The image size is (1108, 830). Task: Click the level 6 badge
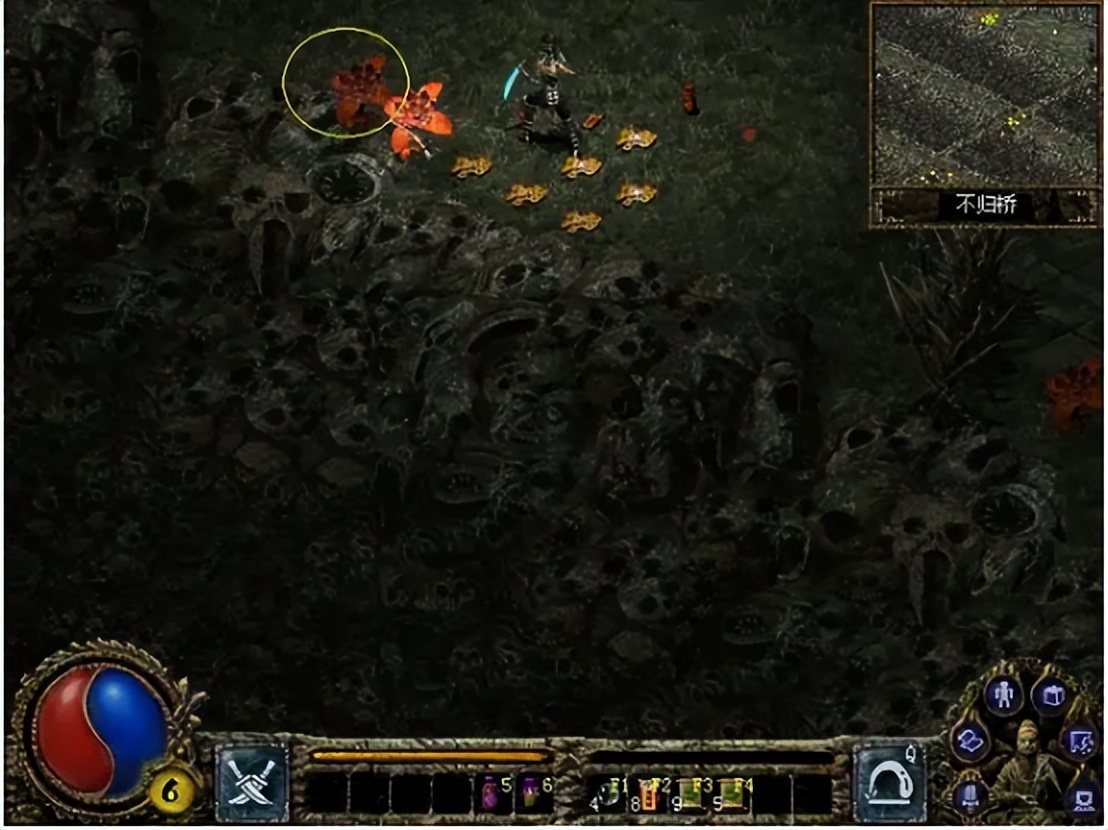(171, 793)
